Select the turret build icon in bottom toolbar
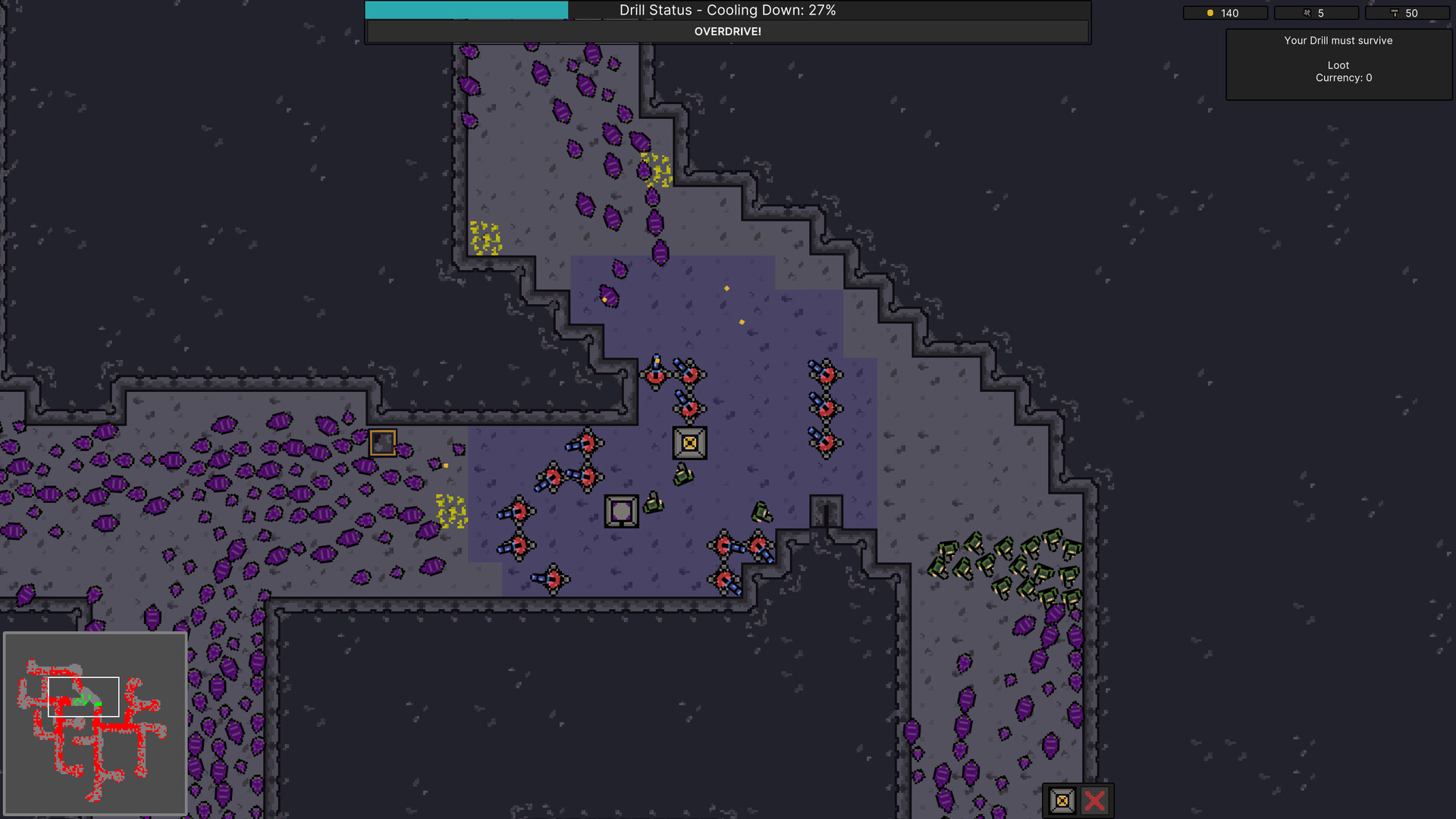The image size is (1456, 819). pyautogui.click(x=1061, y=799)
